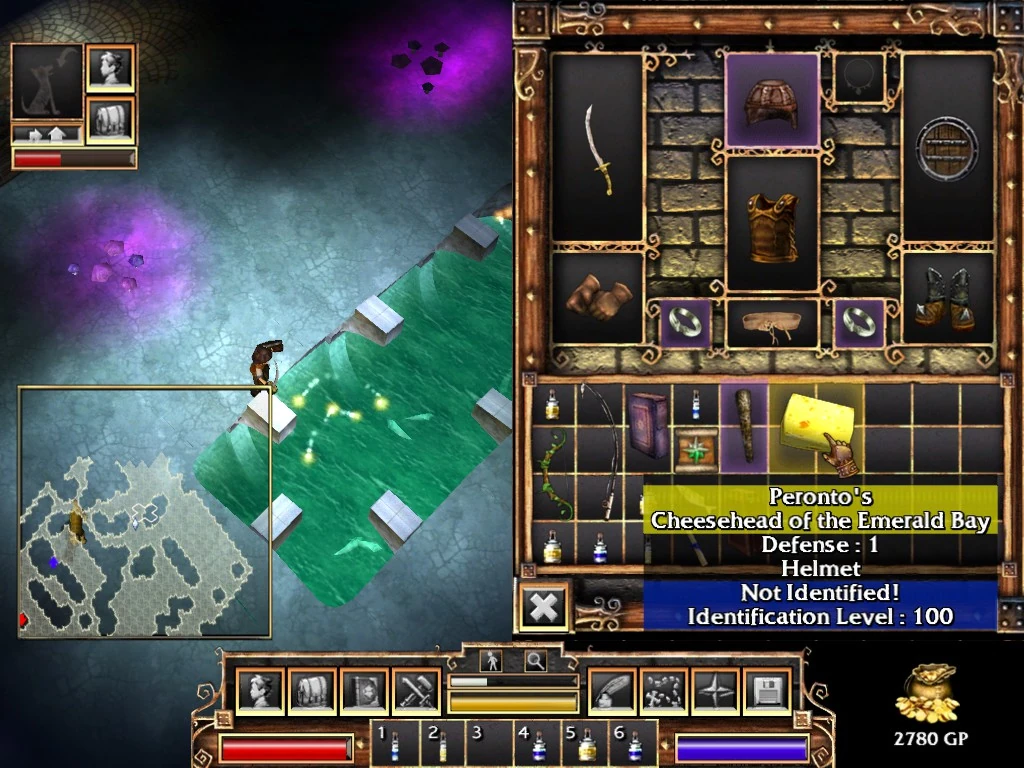Click the equipped leather helmet slot
The width and height of the screenshot is (1024, 768).
click(771, 100)
